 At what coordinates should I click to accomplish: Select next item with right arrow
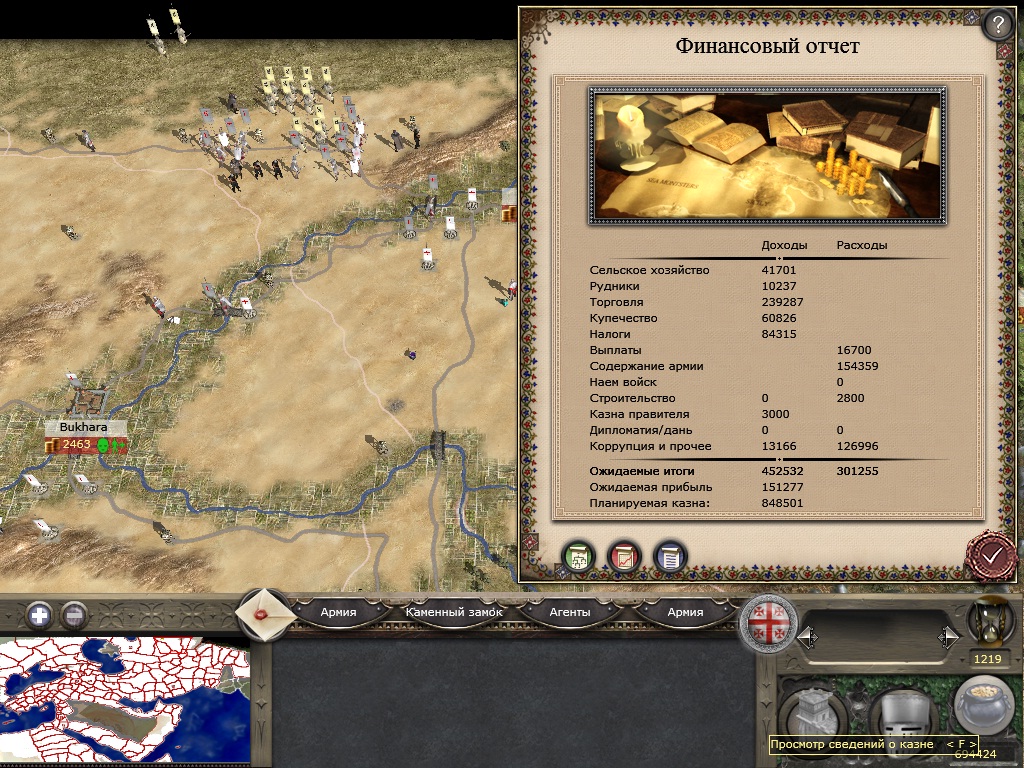coord(948,636)
